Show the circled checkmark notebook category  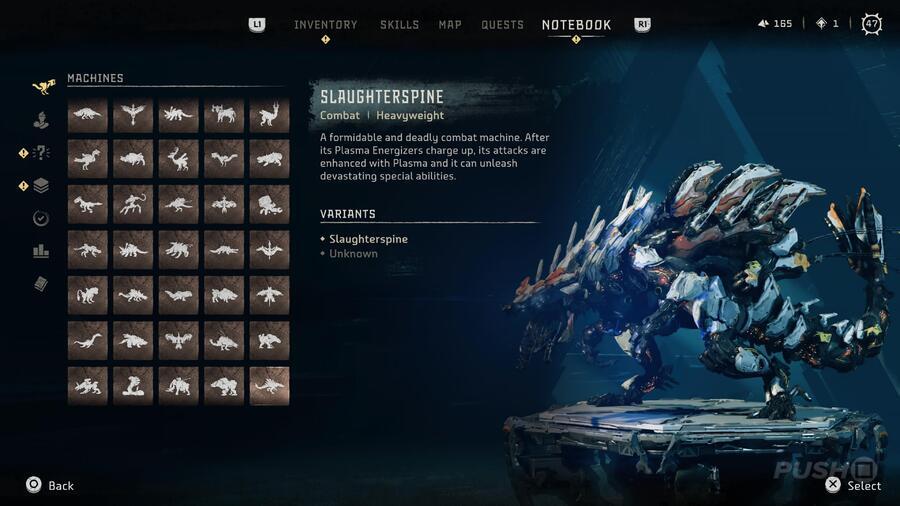(41, 218)
